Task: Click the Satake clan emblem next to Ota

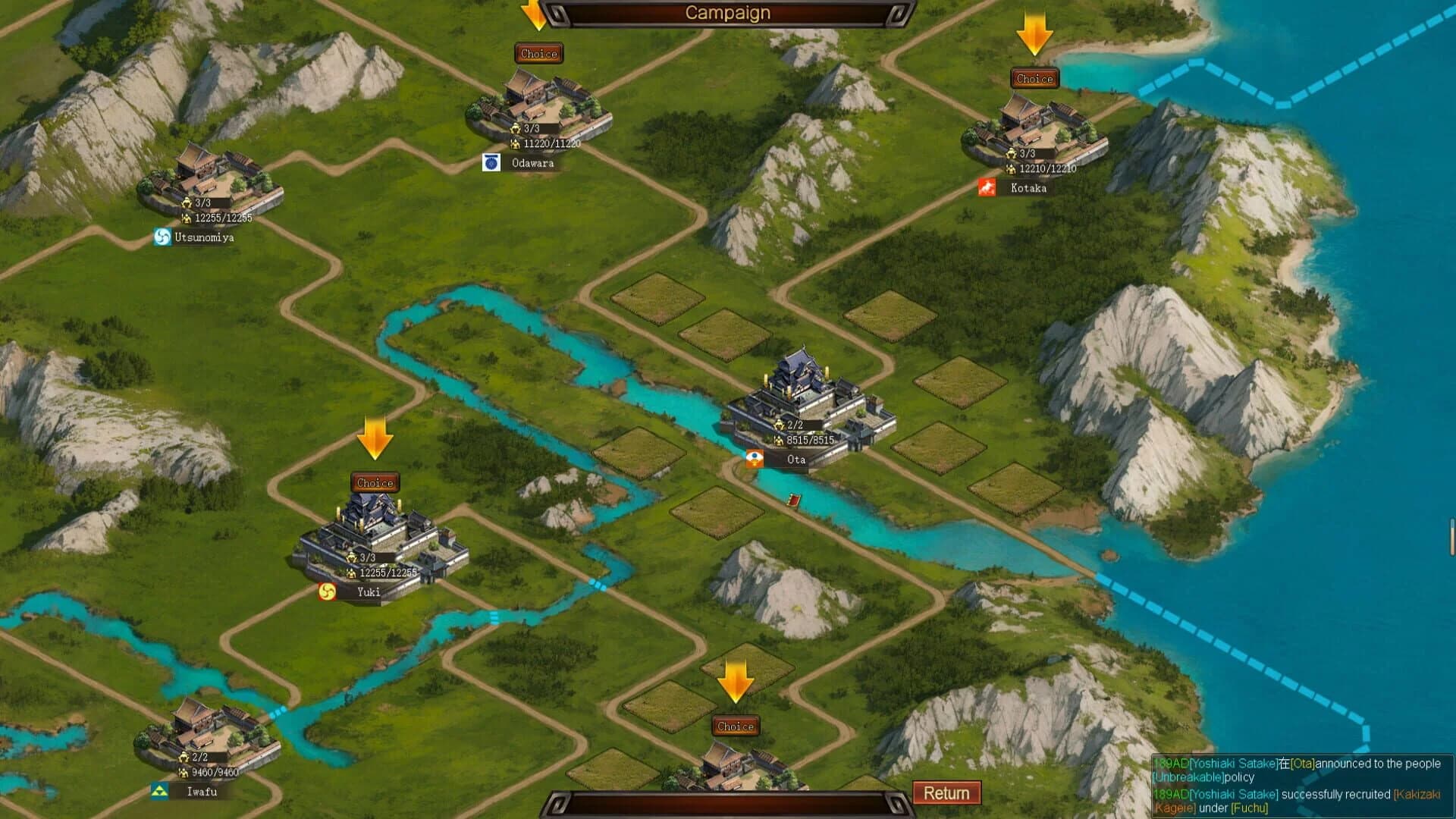Action: (x=755, y=460)
